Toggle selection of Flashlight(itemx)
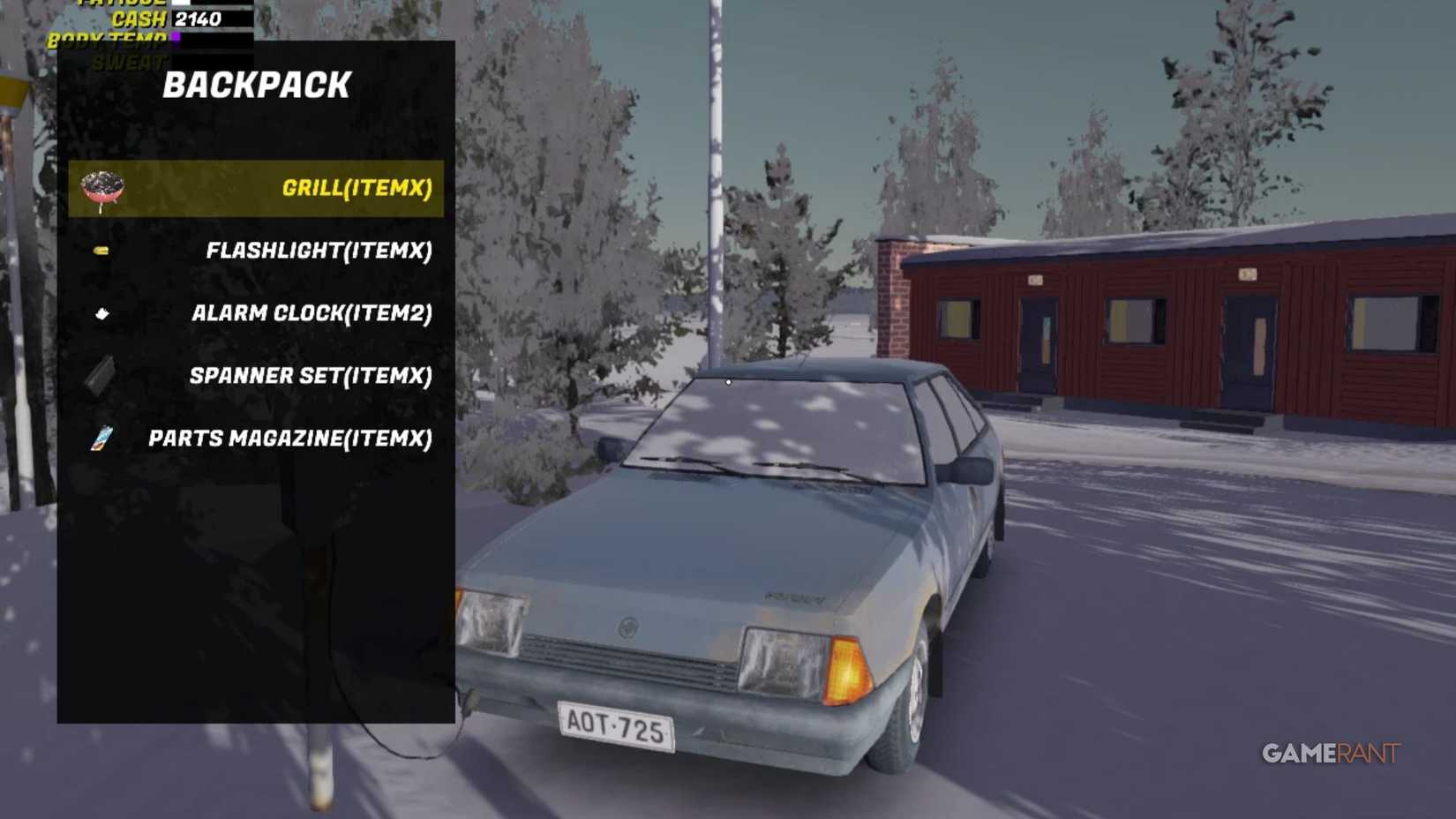The image size is (1456, 819). 318,251
